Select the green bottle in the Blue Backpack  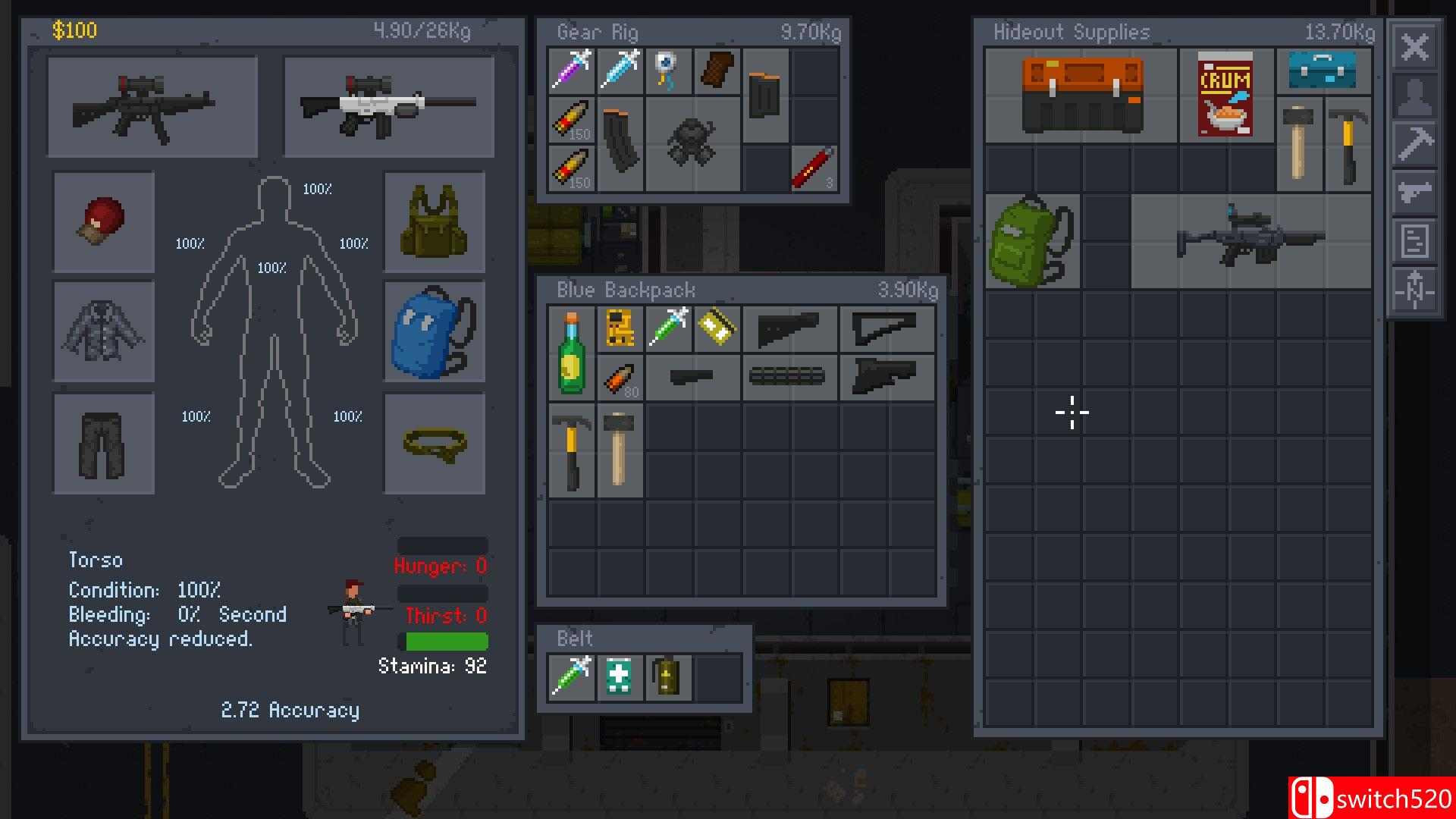pos(571,353)
